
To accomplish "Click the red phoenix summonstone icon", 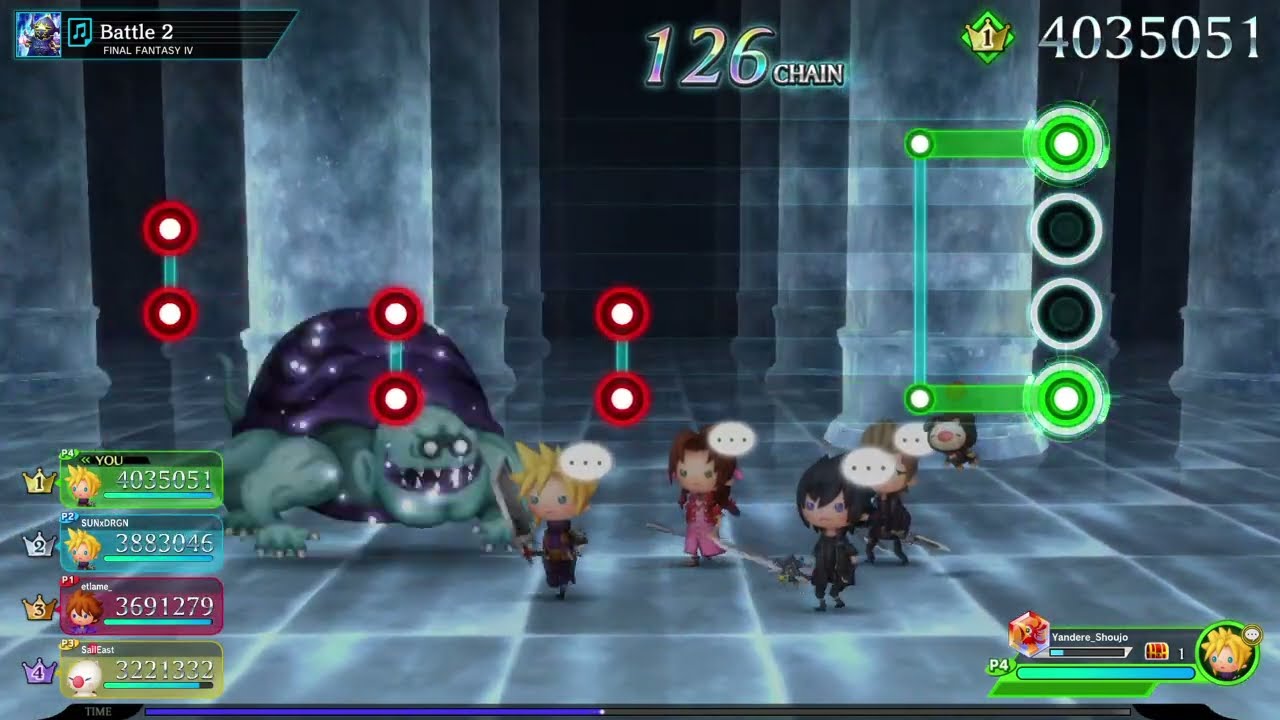I will click(x=1027, y=634).
